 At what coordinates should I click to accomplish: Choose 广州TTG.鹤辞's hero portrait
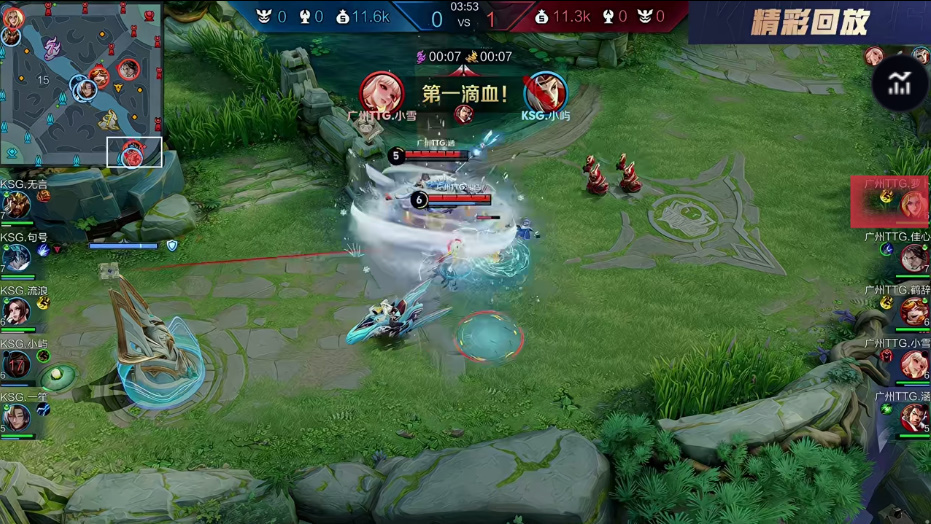913,311
